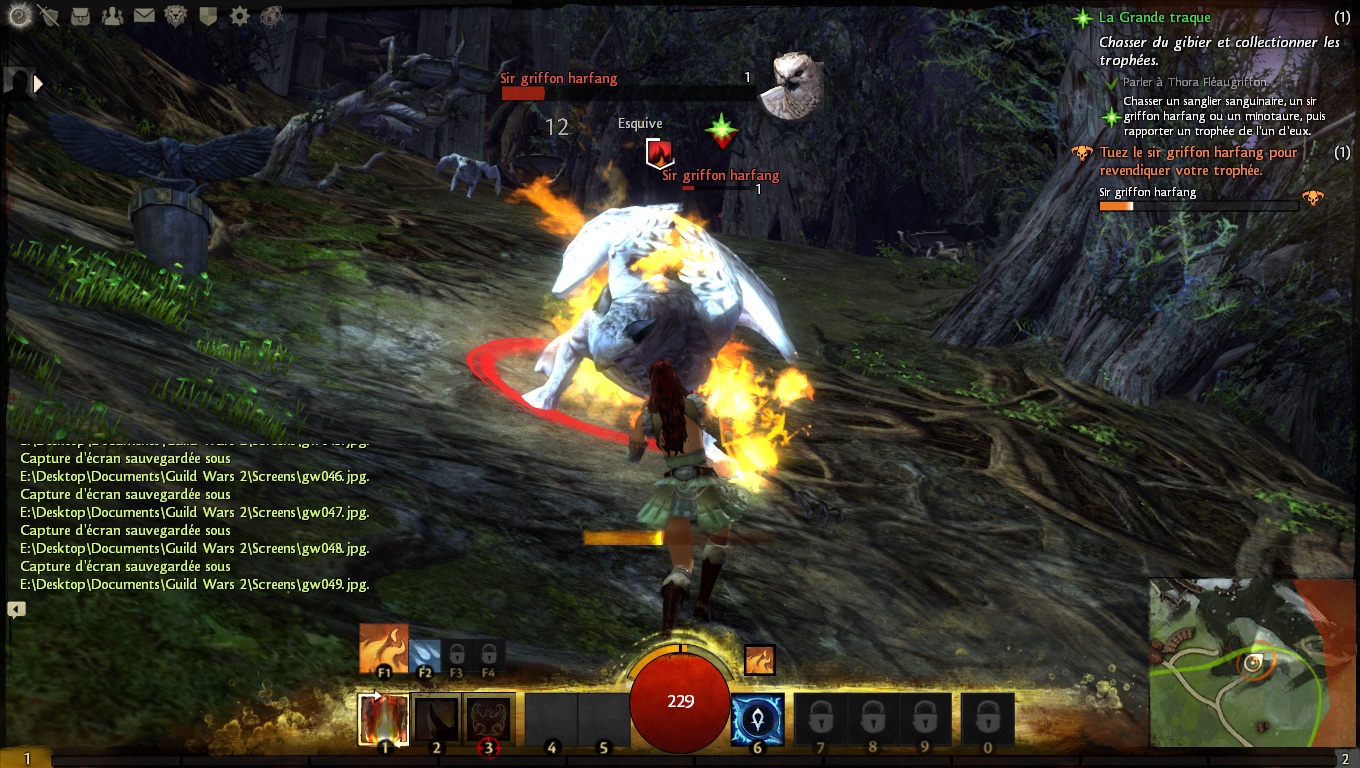The image size is (1360, 768).
Task: Open the contacts and friends panel
Action: pos(112,15)
